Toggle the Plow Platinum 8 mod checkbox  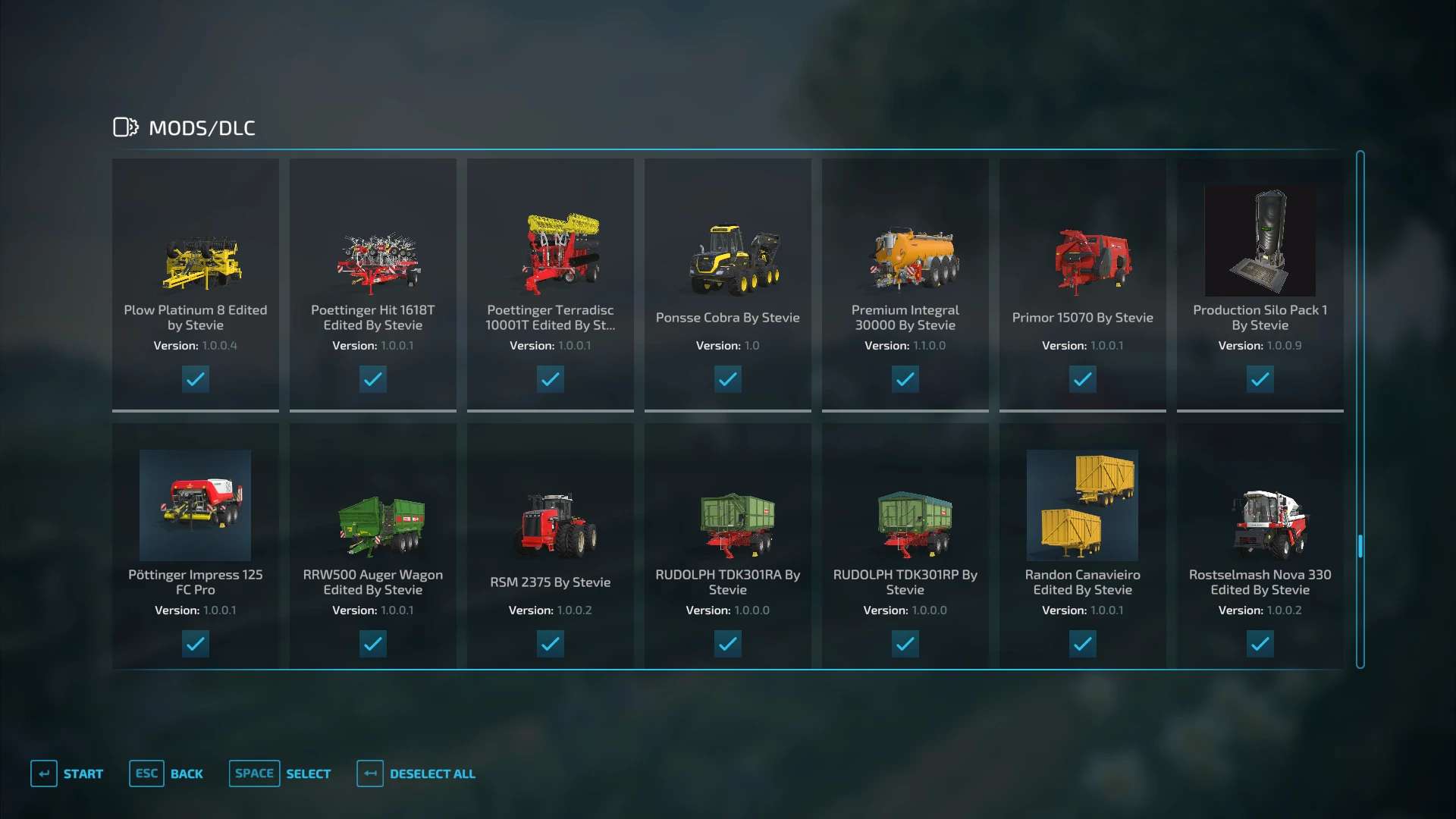(x=196, y=379)
